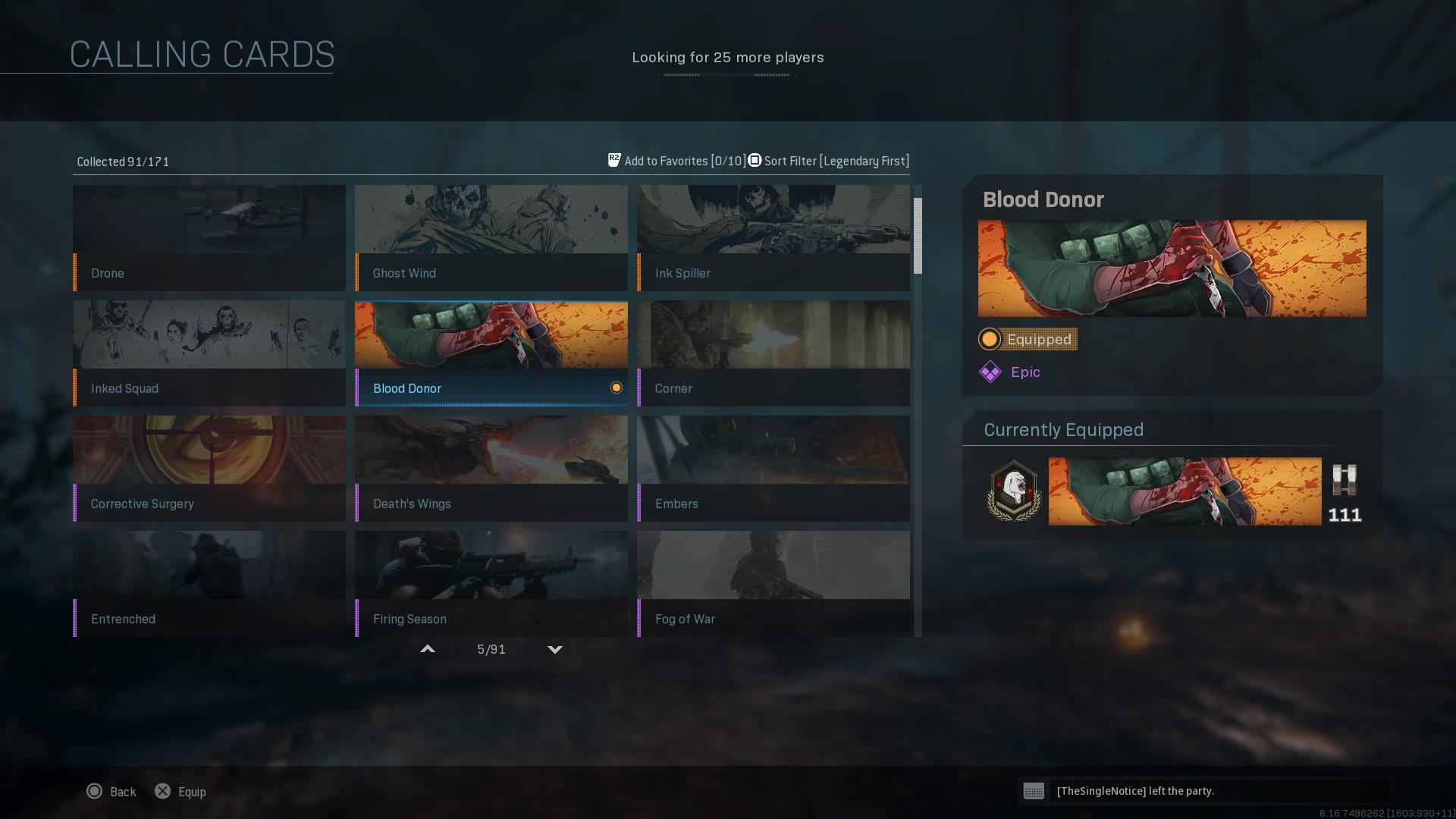Click the up arrow above the list counter
1456x819 pixels.
(x=428, y=649)
